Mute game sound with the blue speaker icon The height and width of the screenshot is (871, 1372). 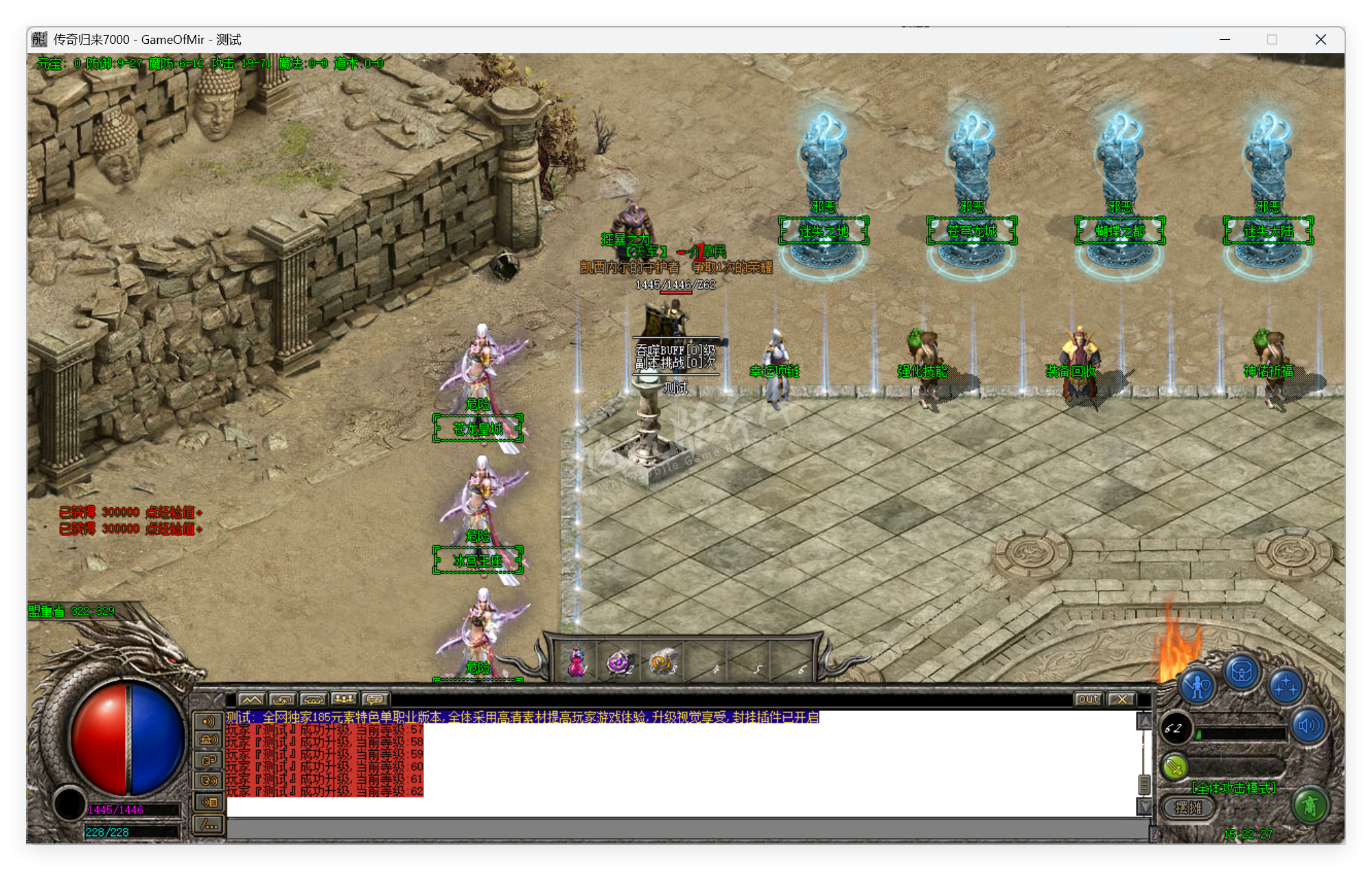coord(1308,725)
